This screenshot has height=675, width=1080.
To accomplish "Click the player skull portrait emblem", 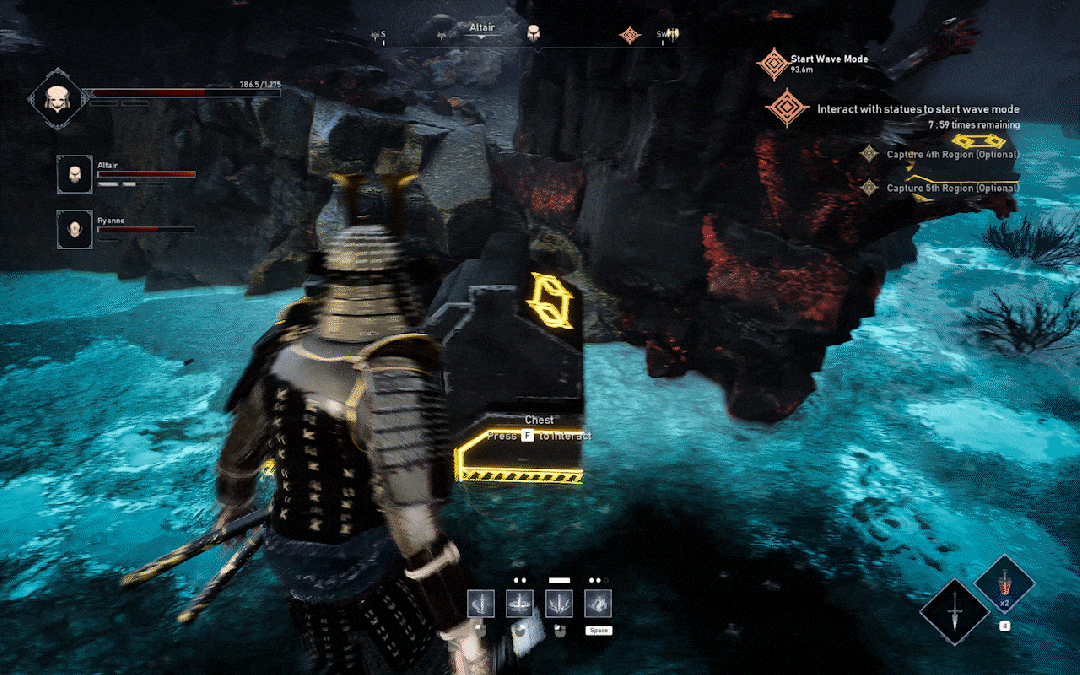I will (55, 98).
